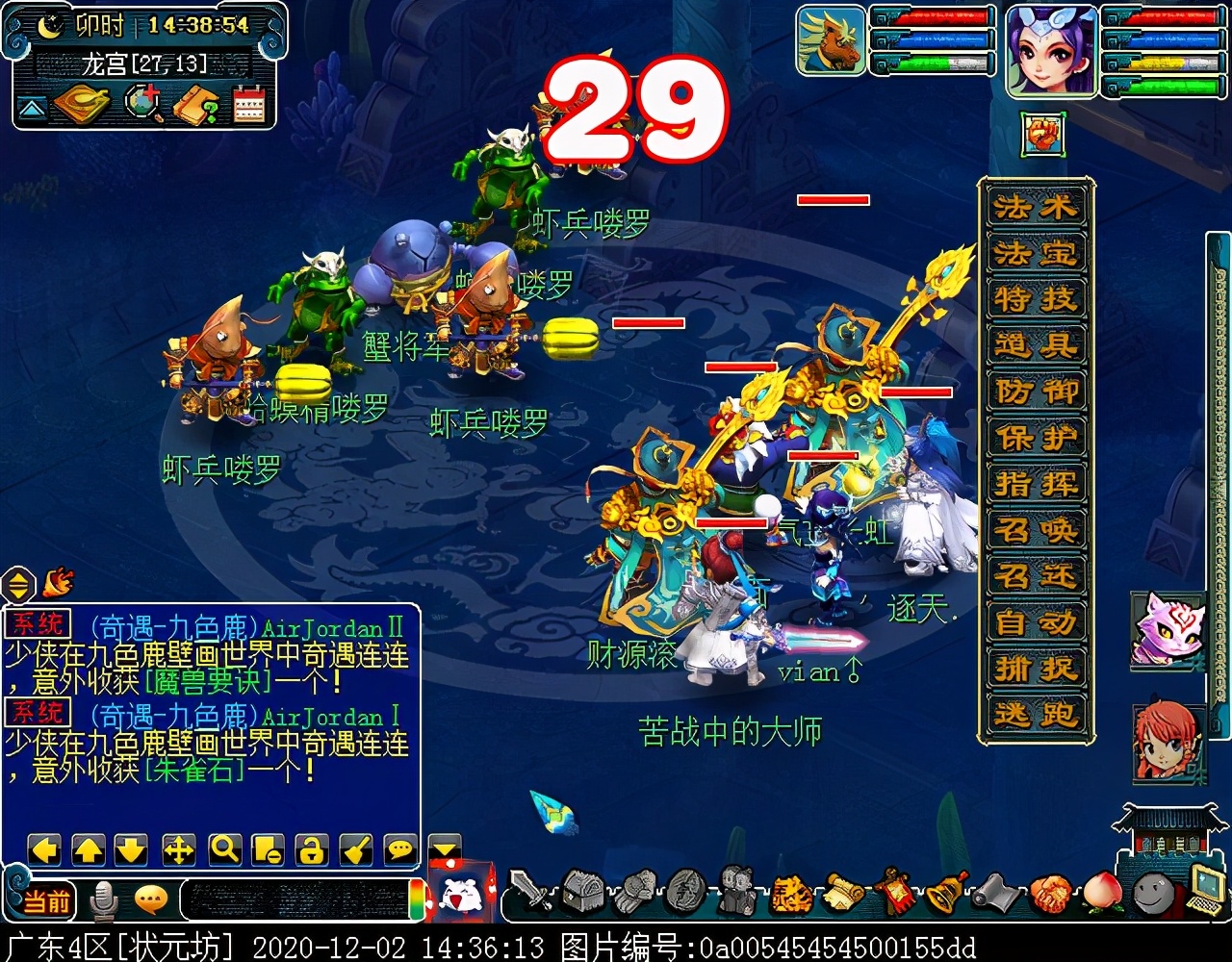The width and height of the screenshot is (1232, 962).
Task: Activate the microphone voice chat button
Action: click(103, 901)
